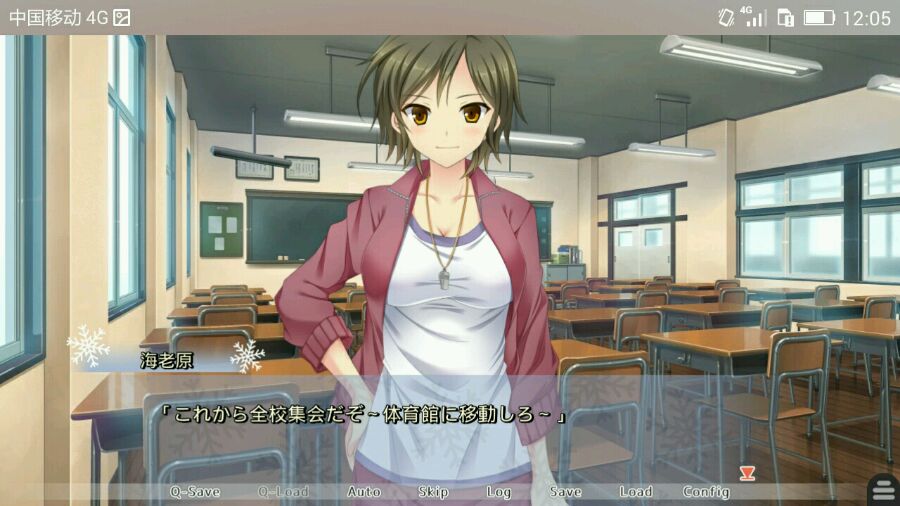Open the Save menu

[x=565, y=492]
